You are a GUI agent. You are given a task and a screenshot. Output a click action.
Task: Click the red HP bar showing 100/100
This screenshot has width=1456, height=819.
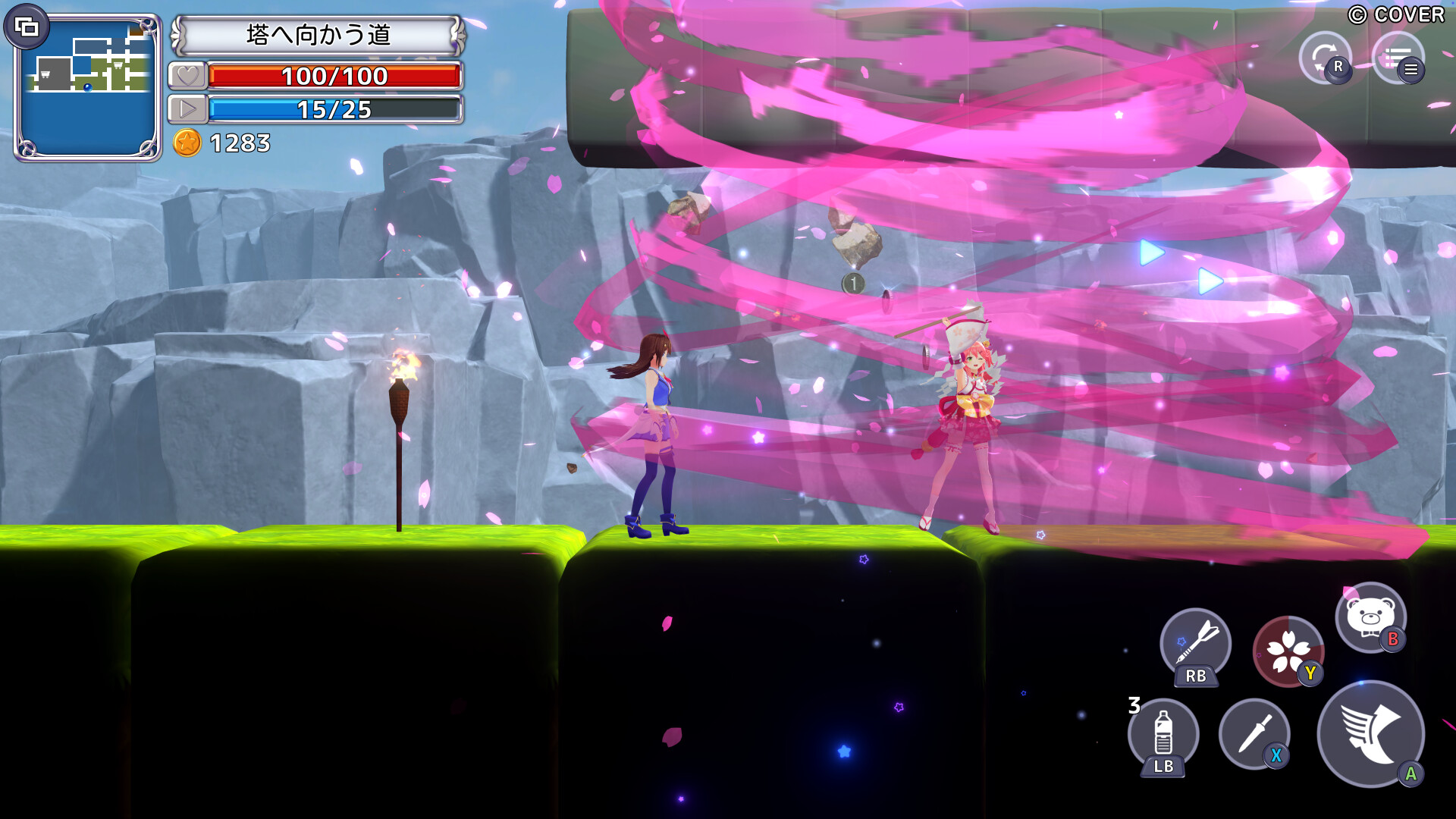click(336, 76)
